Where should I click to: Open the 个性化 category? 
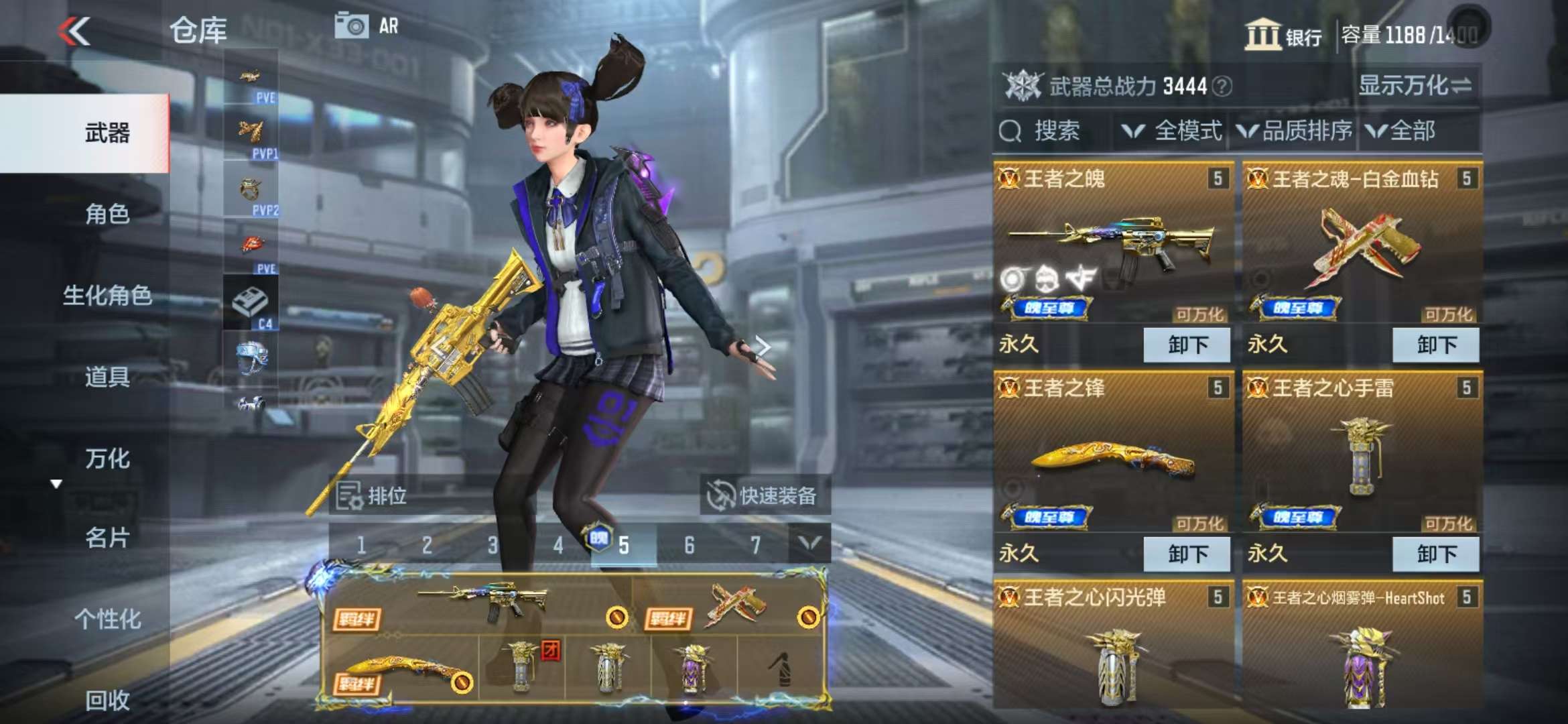107,619
